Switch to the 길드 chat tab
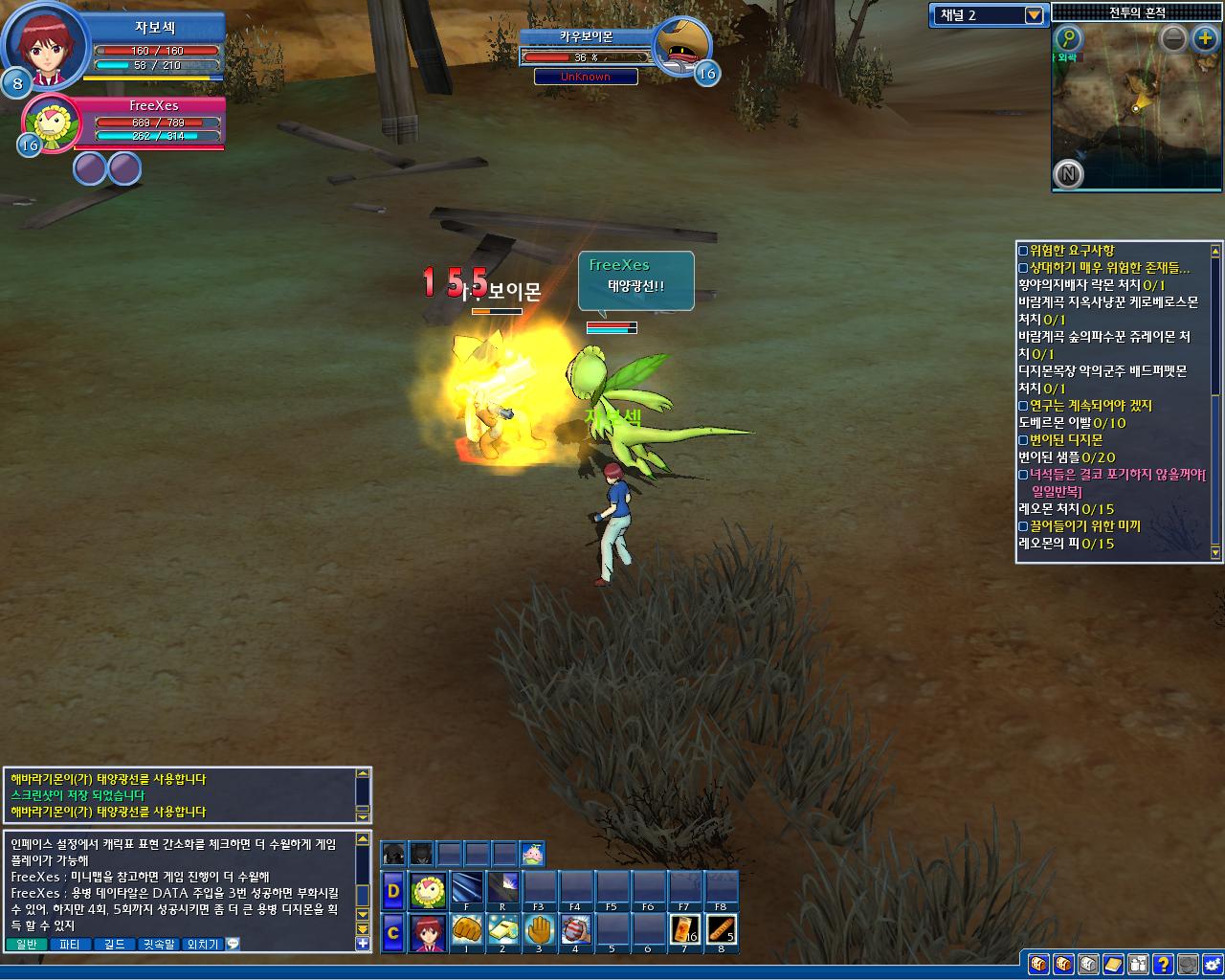Viewport: 1225px width, 980px height. tap(114, 945)
